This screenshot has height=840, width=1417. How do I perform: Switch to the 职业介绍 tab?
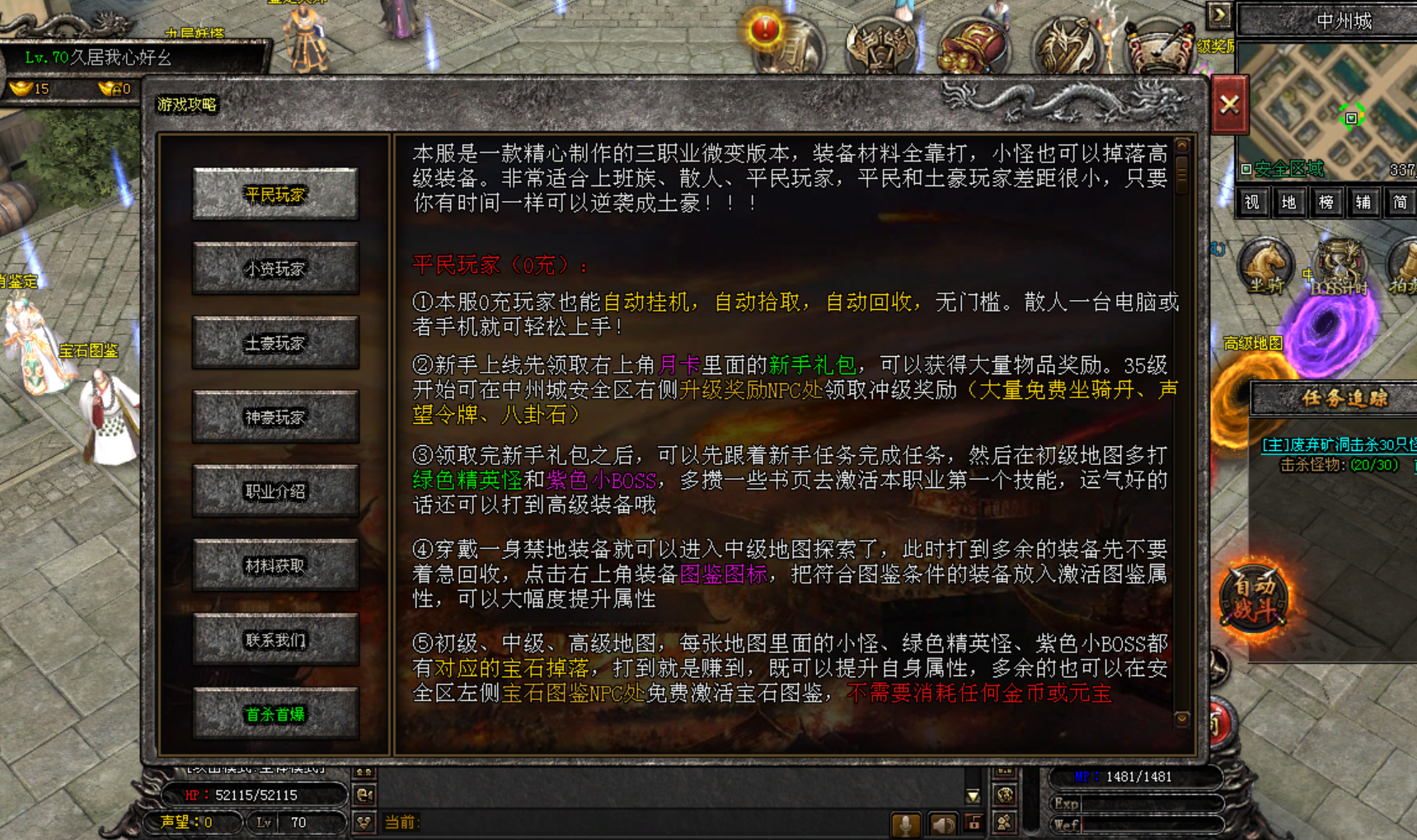(274, 491)
